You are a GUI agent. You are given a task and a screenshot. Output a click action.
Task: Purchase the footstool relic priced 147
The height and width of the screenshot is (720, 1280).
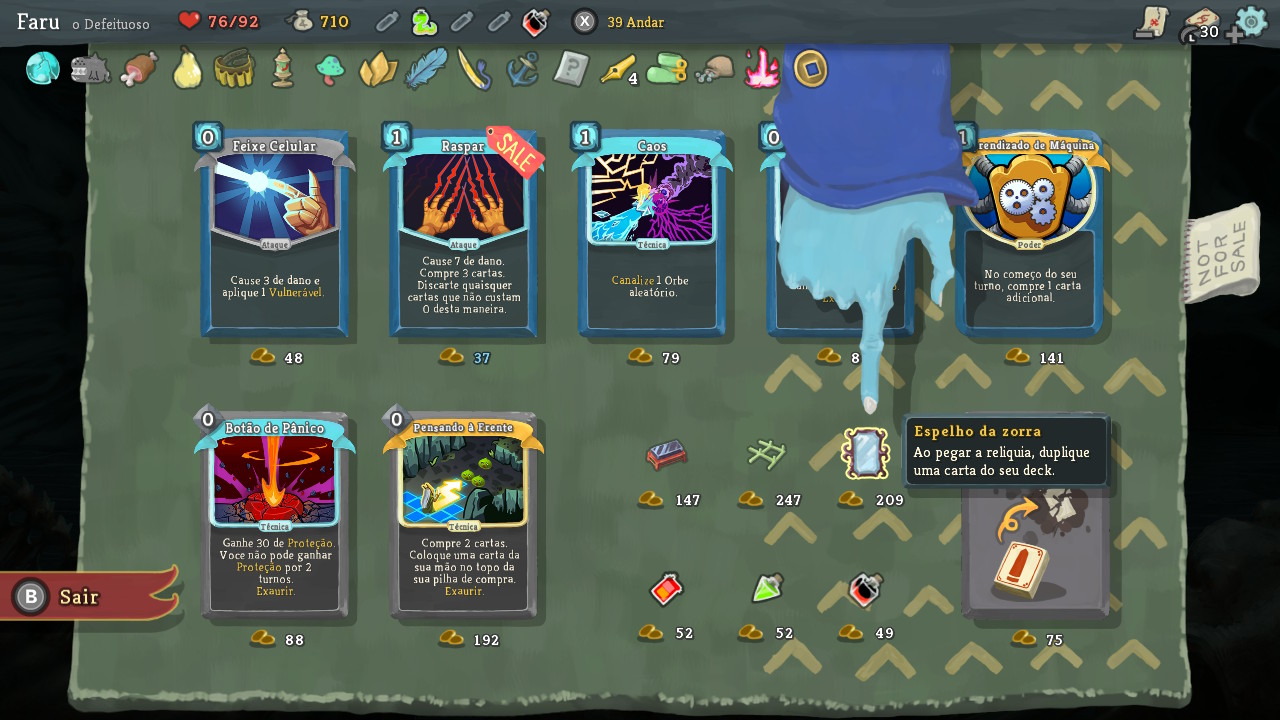click(x=666, y=455)
